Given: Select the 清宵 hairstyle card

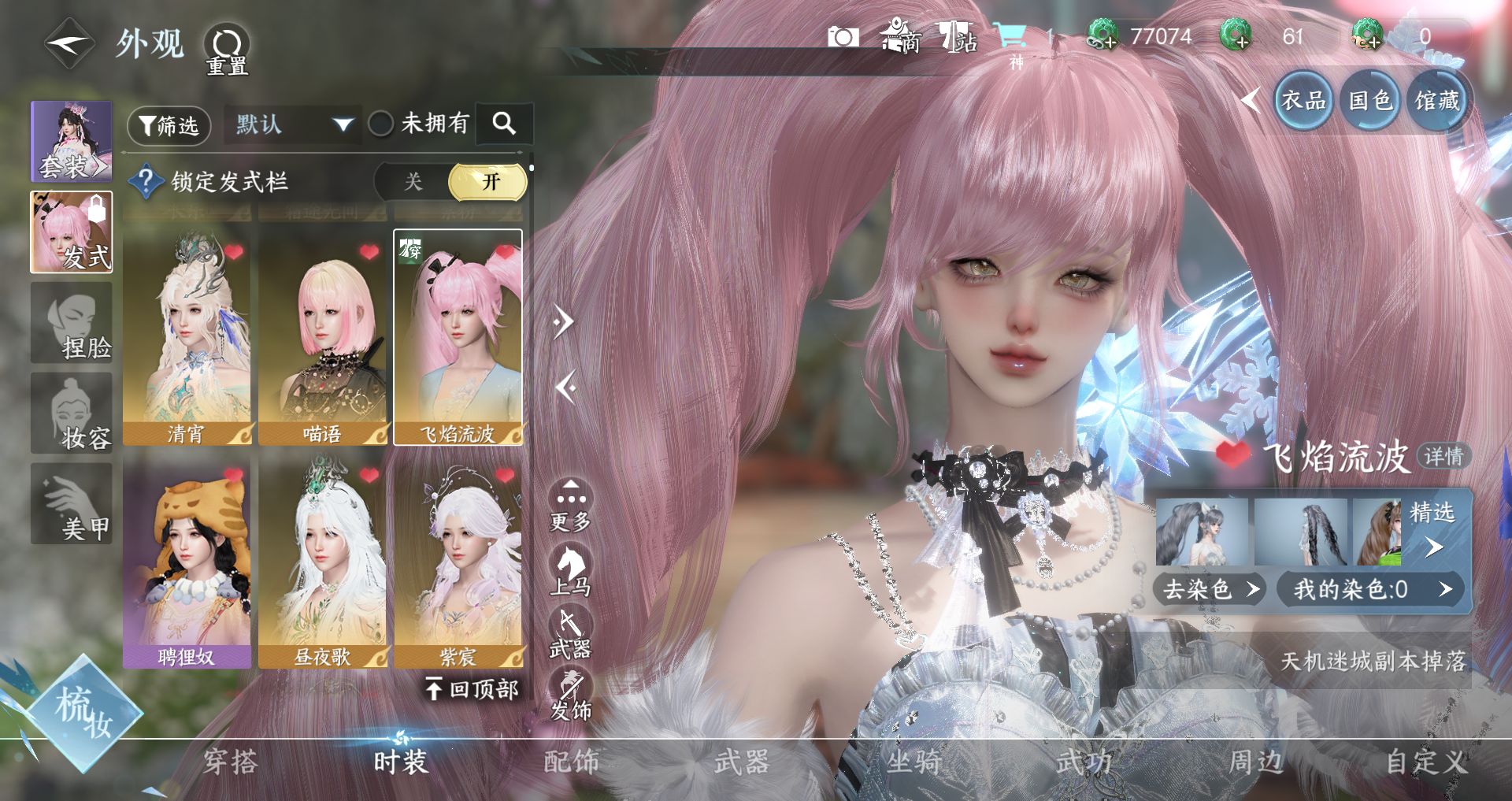Looking at the screenshot, I should tap(187, 337).
